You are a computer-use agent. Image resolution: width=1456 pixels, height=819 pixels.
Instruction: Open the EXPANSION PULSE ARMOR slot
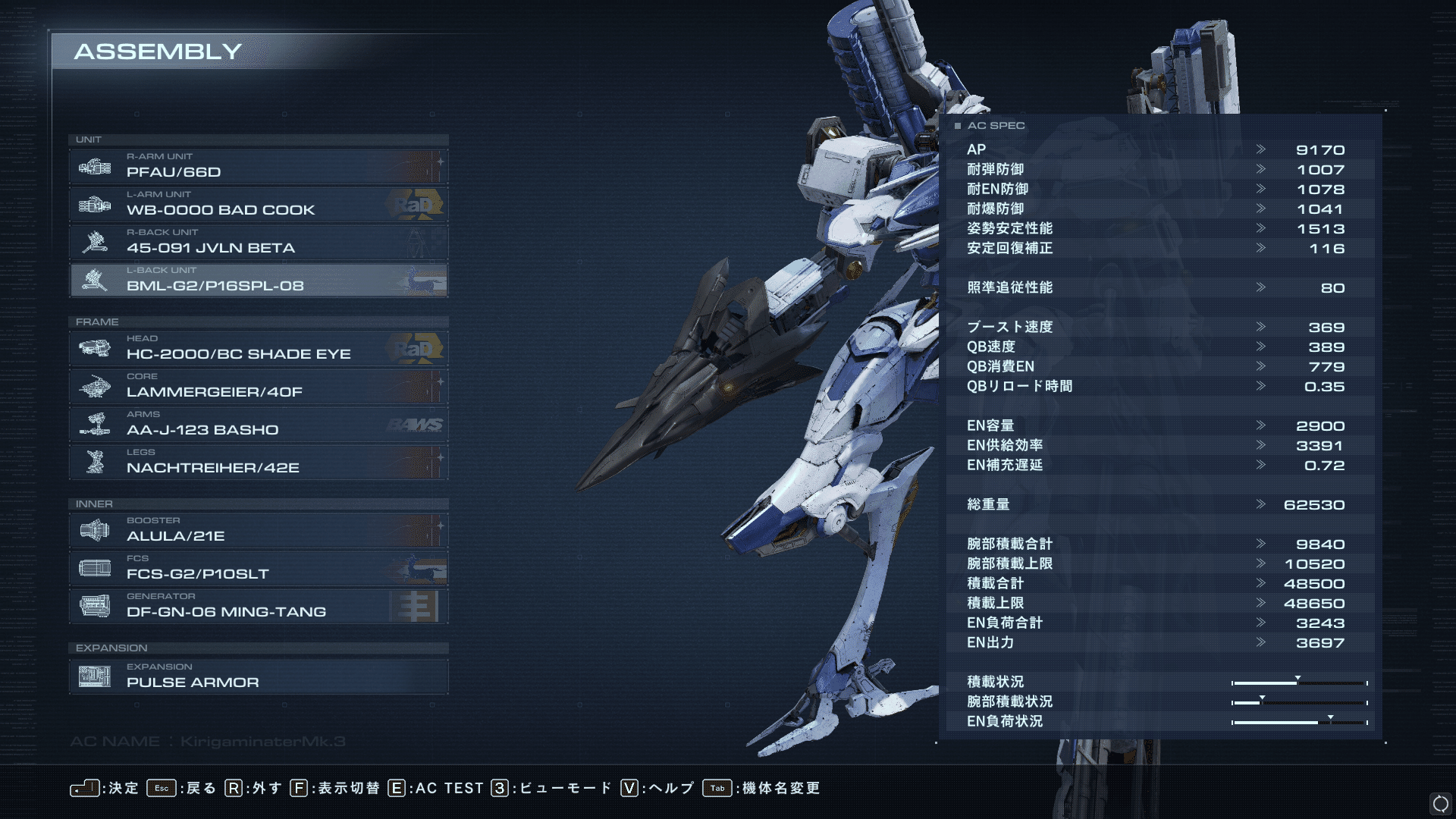coord(258,676)
